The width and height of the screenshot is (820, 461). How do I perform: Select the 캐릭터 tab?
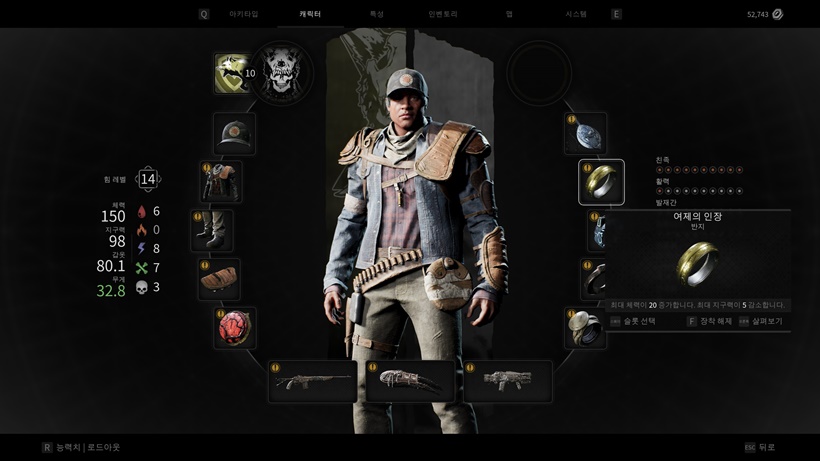310,14
